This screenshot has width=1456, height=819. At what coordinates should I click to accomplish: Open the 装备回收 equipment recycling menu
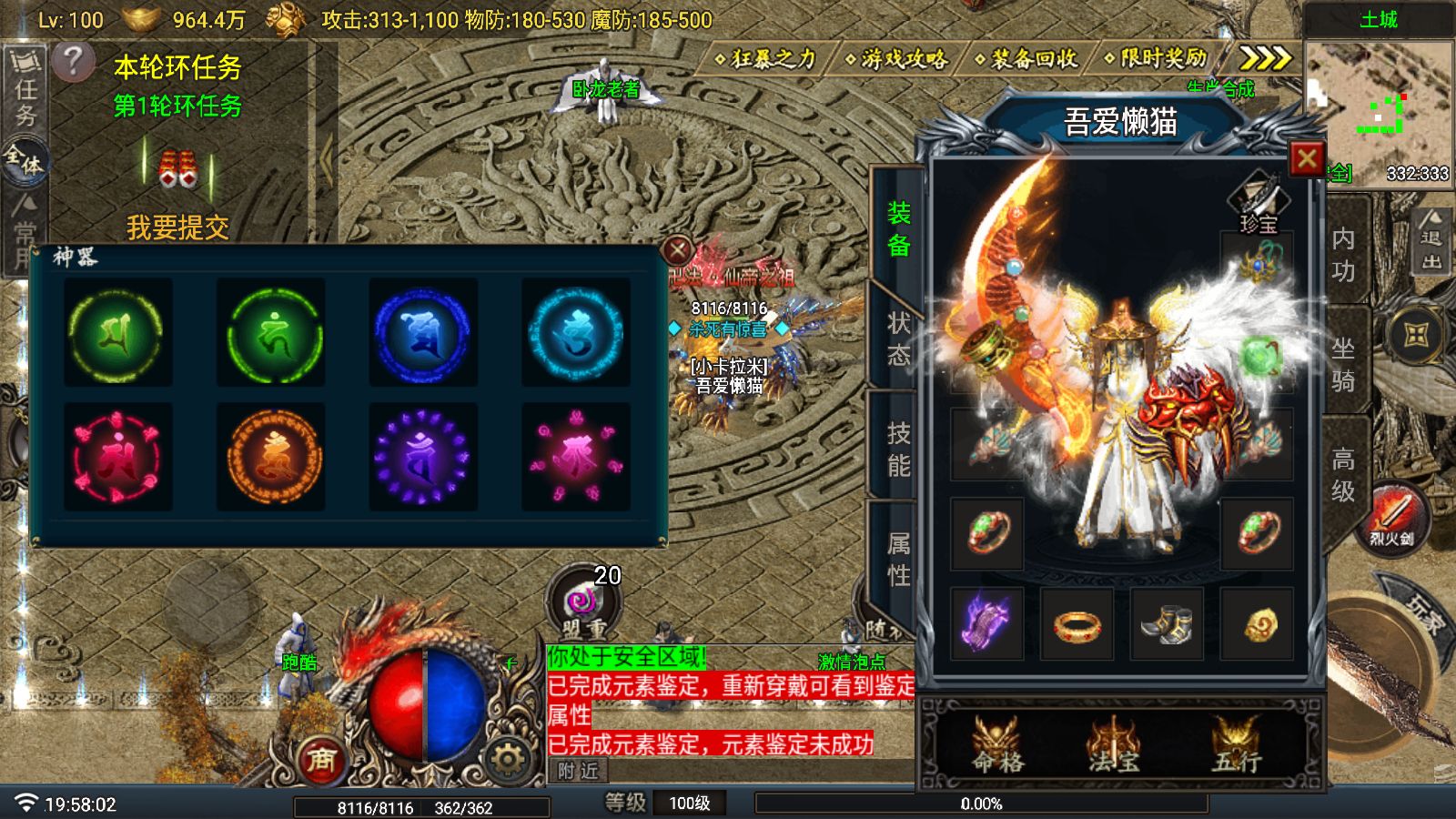[1027, 59]
